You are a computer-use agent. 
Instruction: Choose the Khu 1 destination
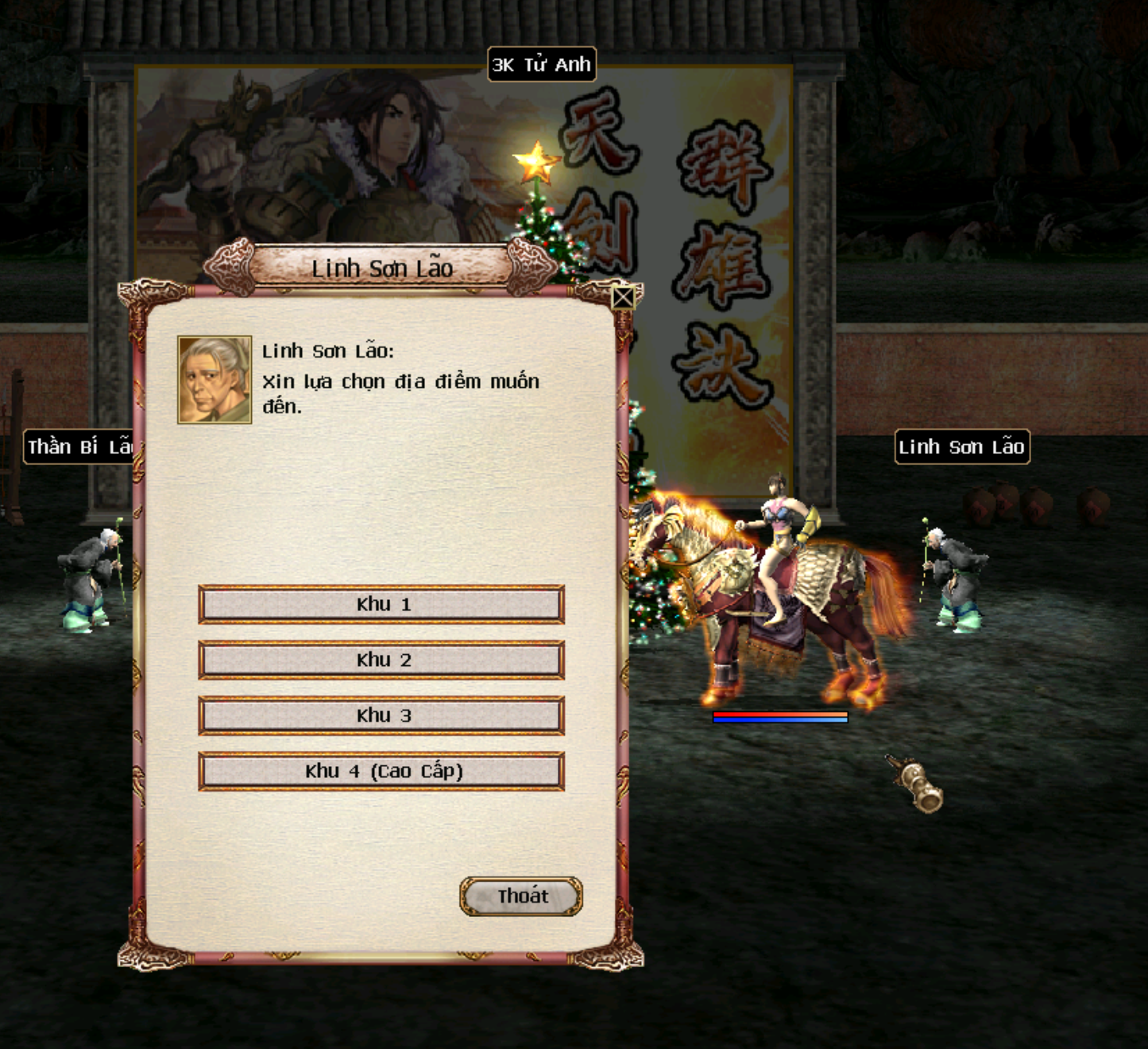(381, 605)
